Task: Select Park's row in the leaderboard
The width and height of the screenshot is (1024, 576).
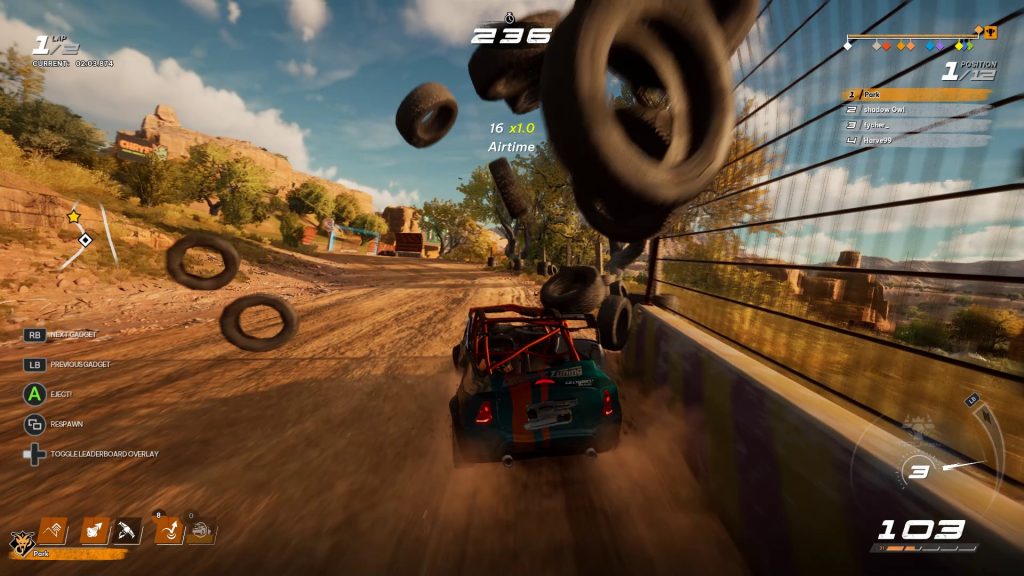Action: pyautogui.click(x=916, y=95)
